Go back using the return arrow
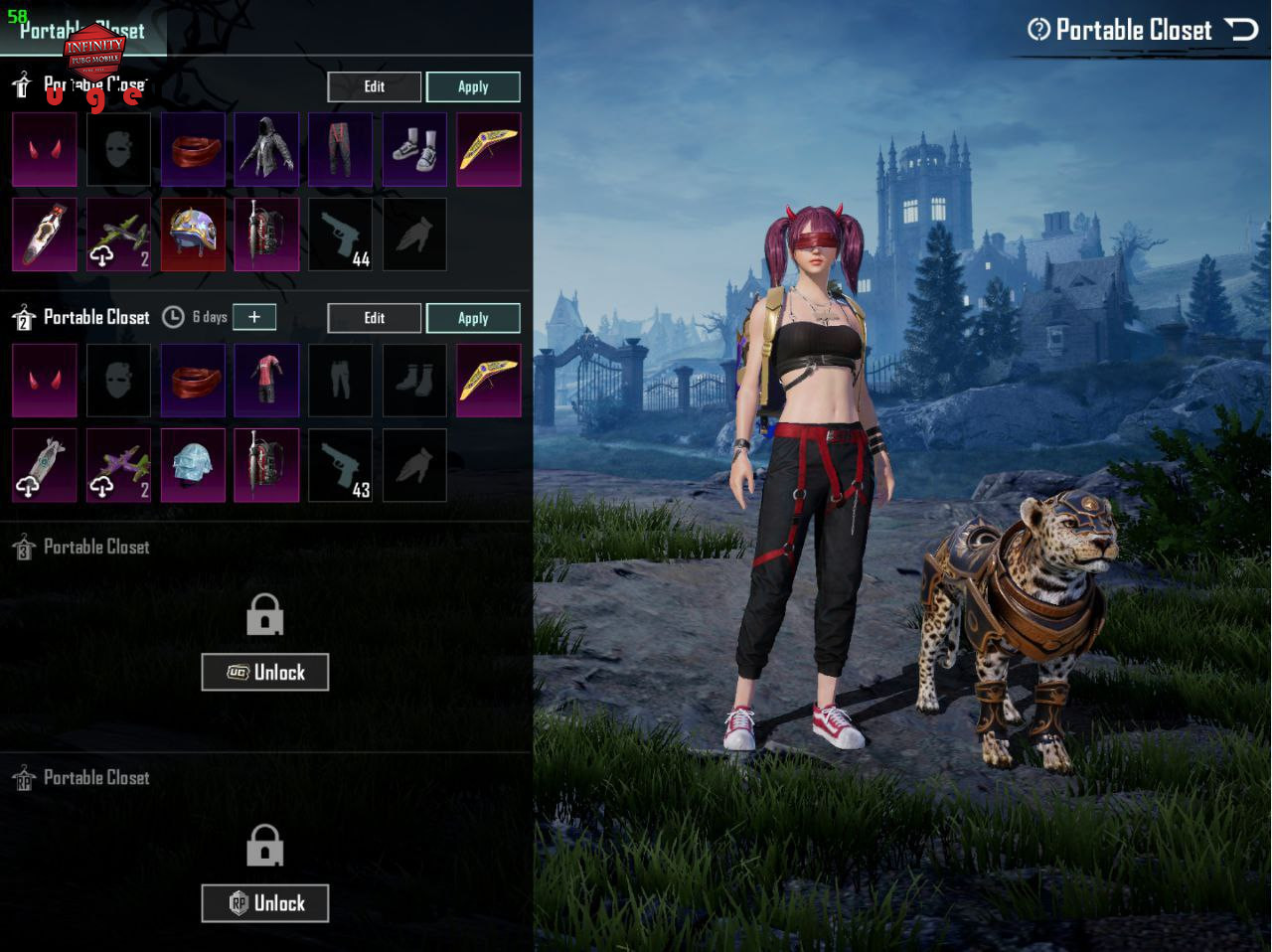 (1242, 29)
